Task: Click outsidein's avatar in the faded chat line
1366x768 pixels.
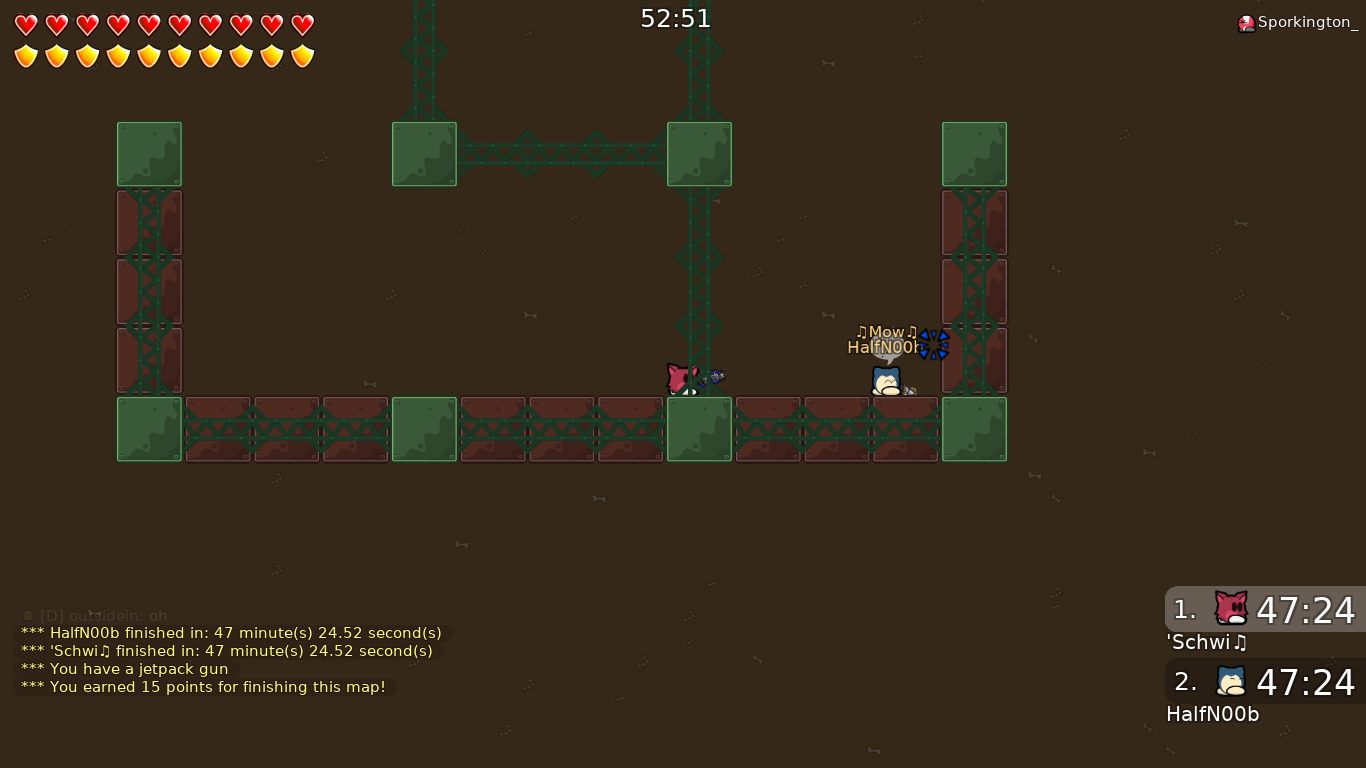Action: pyautogui.click(x=26, y=616)
